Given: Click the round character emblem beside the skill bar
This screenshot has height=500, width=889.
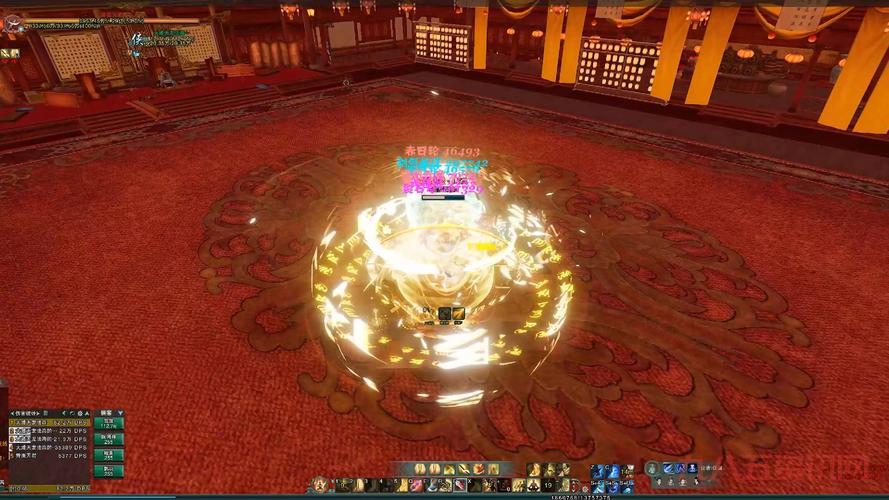Looking at the screenshot, I should point(320,484).
